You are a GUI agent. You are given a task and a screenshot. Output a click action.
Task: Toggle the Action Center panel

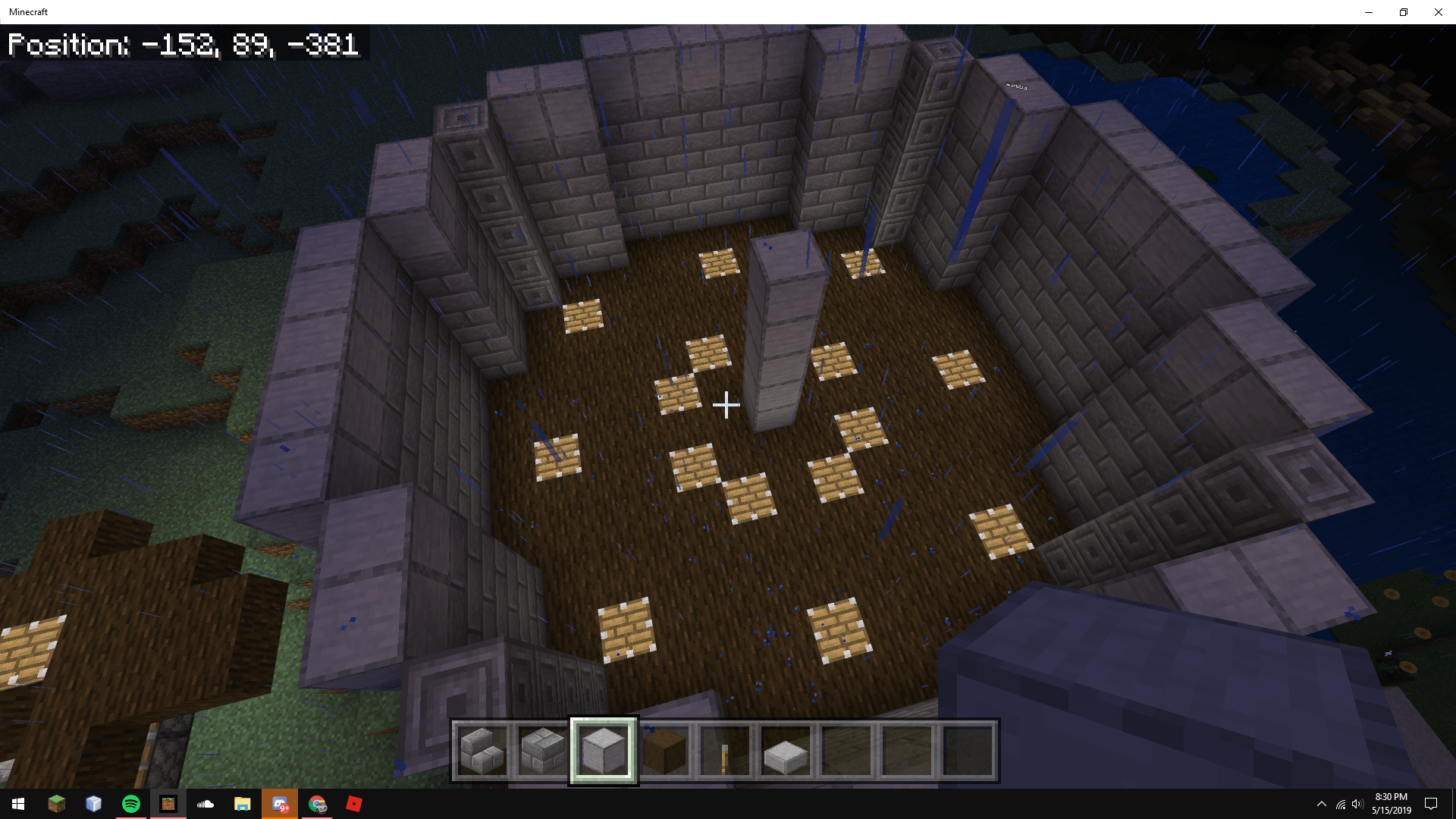tap(1432, 804)
